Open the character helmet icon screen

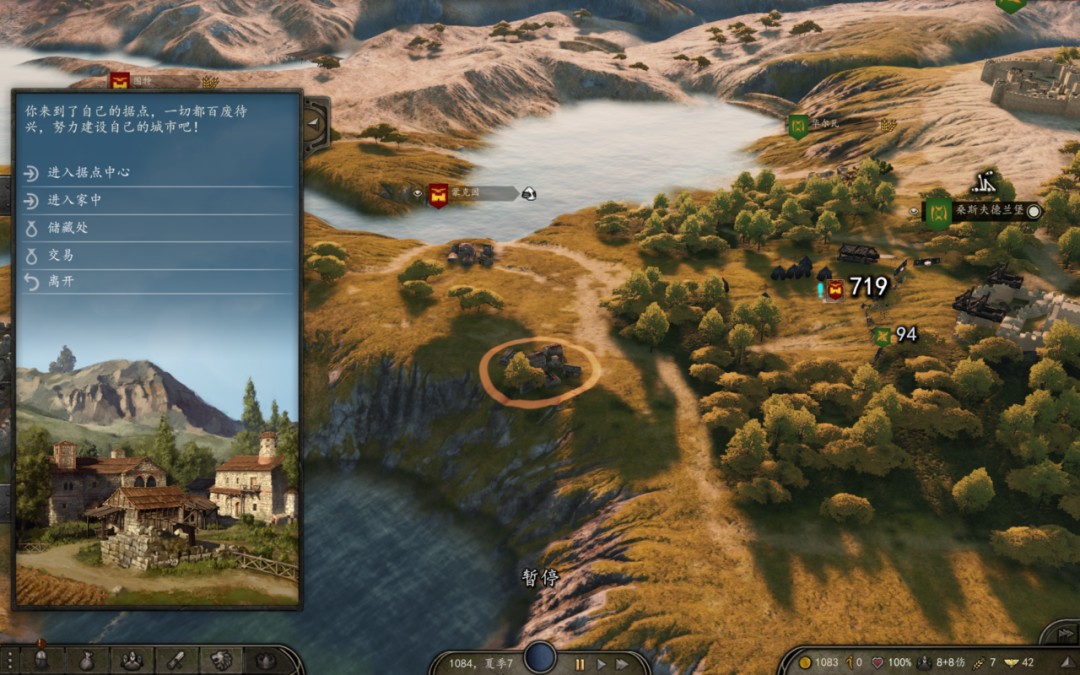click(x=42, y=660)
